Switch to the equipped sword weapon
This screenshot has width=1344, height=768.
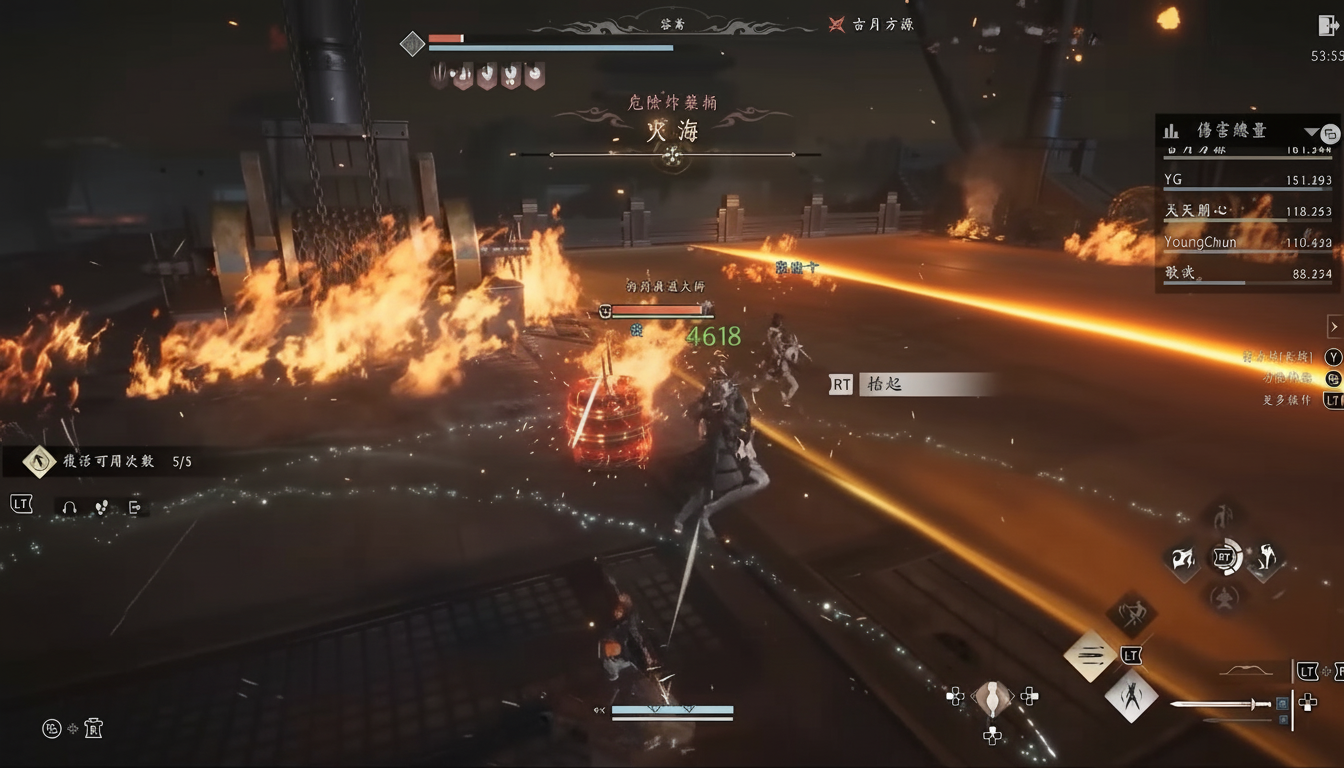(x=1222, y=704)
